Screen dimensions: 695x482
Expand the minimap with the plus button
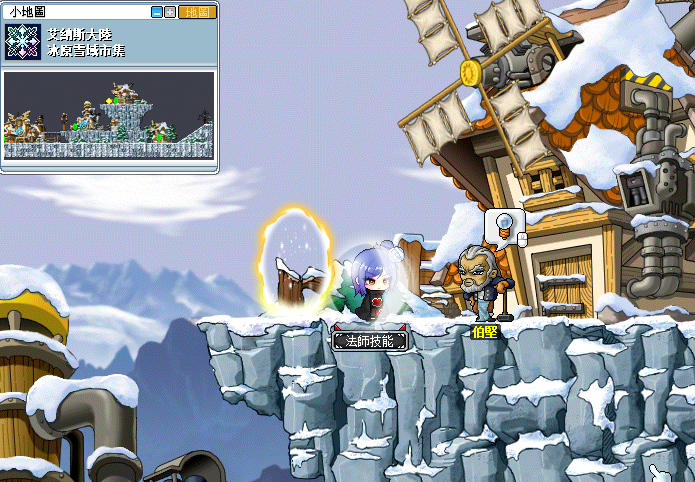[170, 12]
